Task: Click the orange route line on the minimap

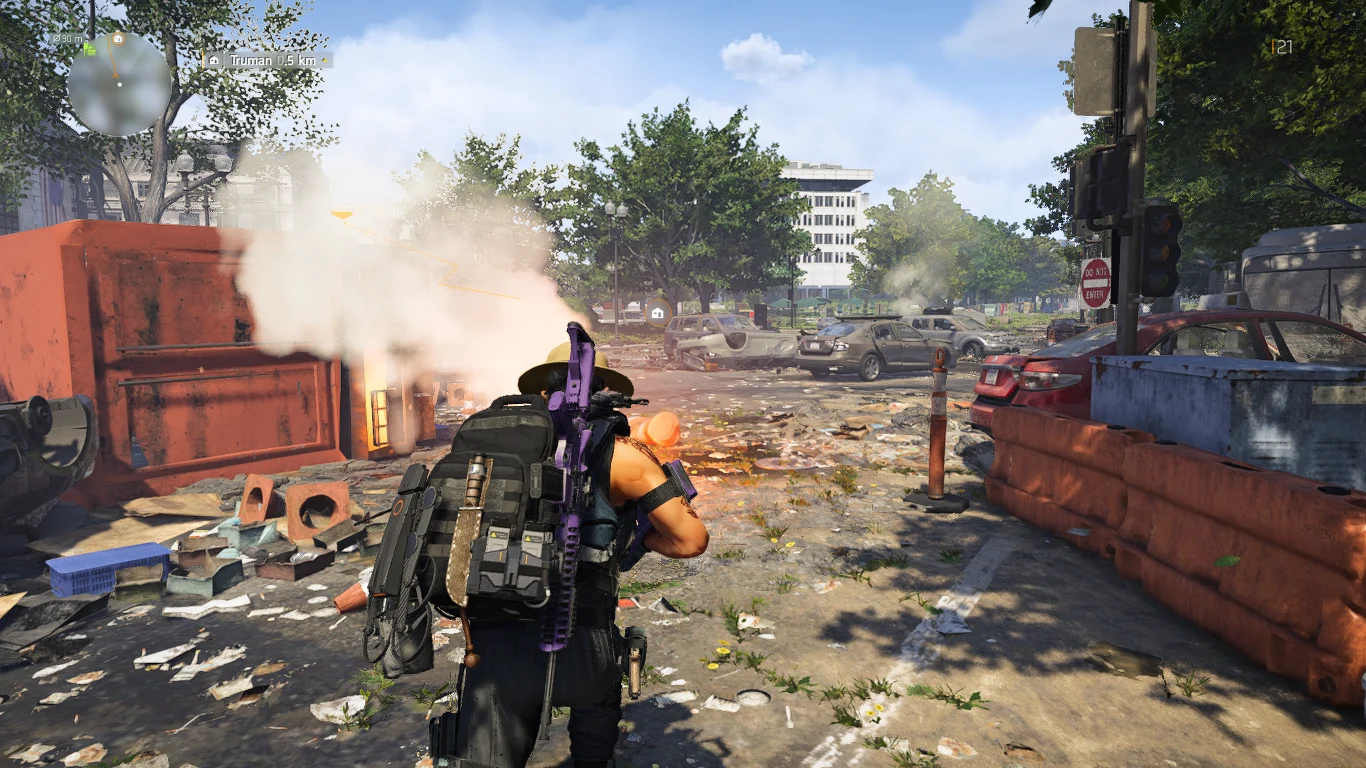Action: point(112,58)
